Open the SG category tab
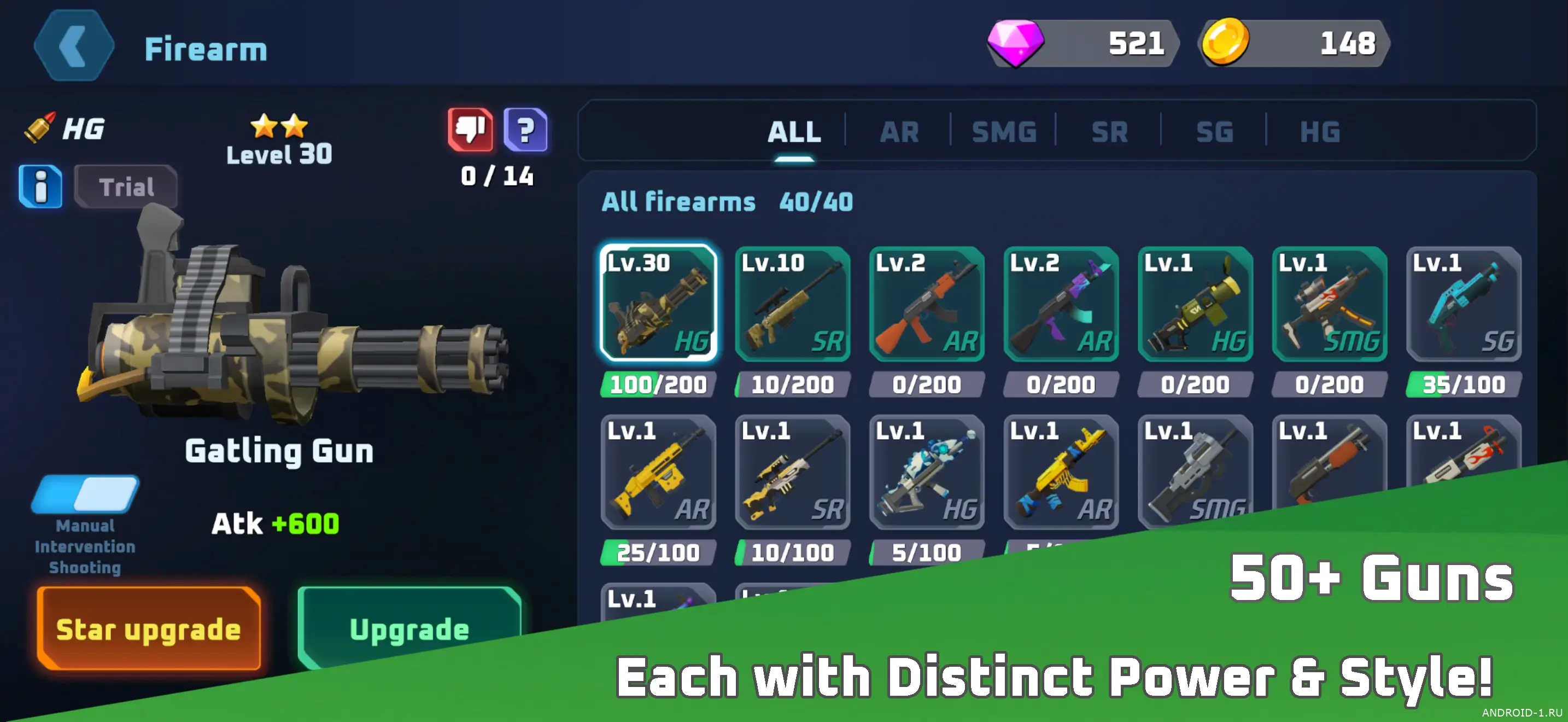Image resolution: width=1568 pixels, height=722 pixels. click(x=1214, y=132)
